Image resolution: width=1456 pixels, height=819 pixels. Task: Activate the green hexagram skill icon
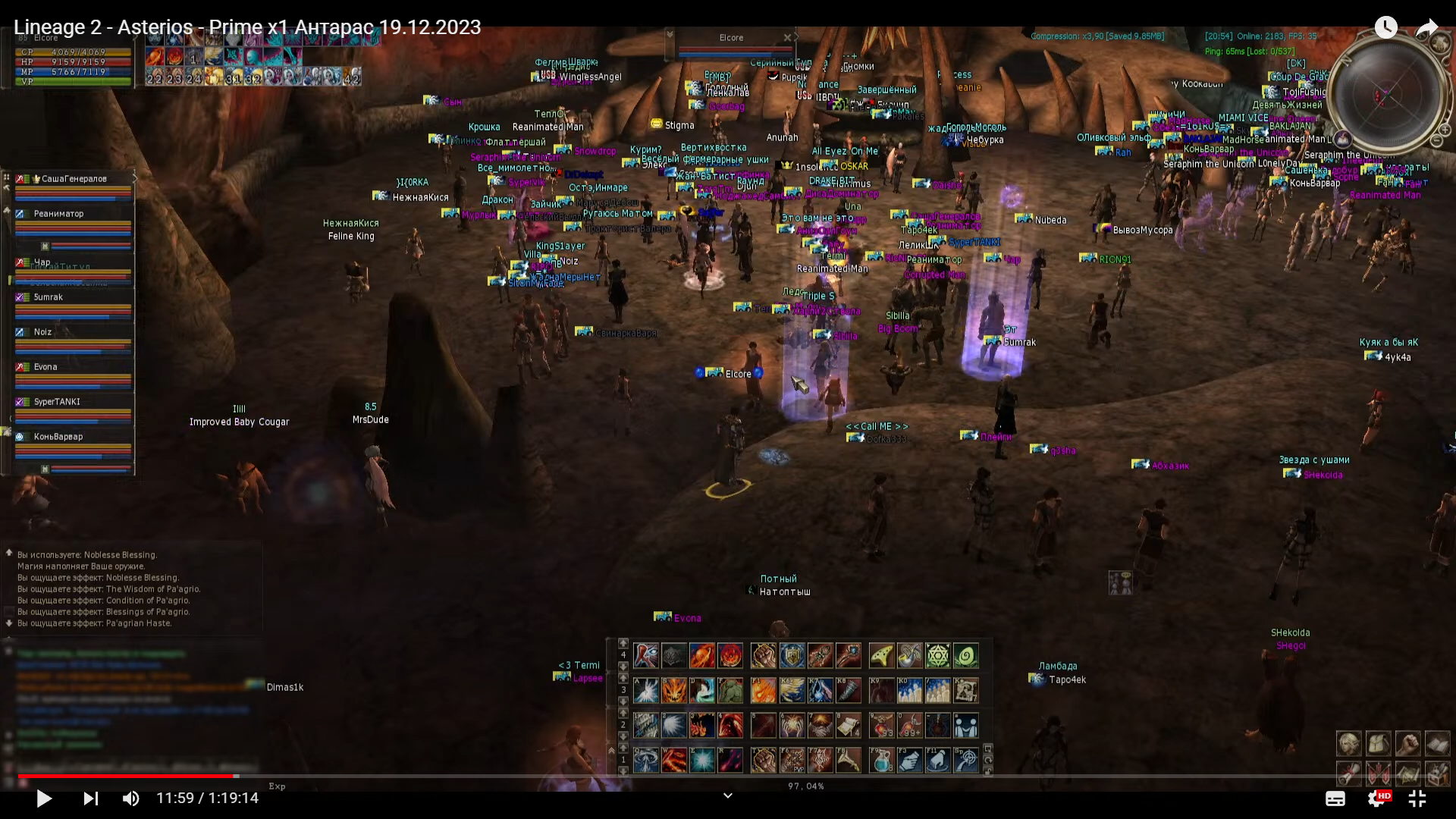(937, 655)
